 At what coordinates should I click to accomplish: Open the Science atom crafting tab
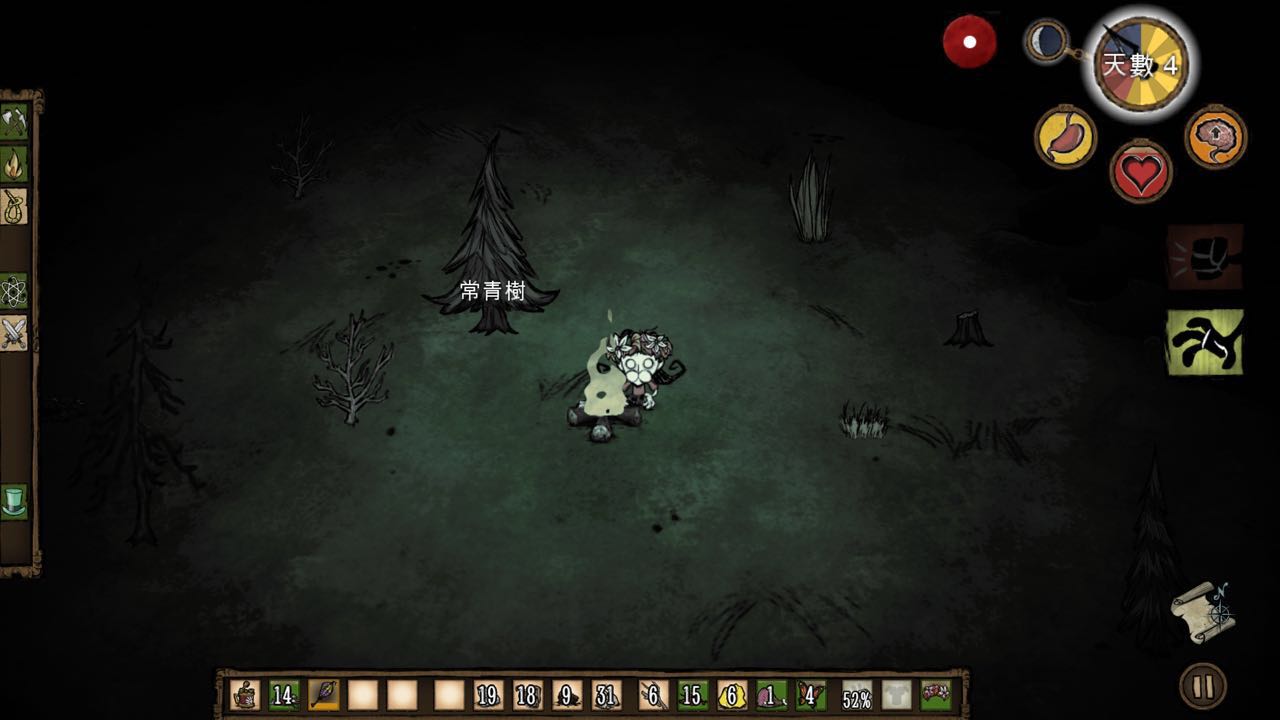pos(14,291)
